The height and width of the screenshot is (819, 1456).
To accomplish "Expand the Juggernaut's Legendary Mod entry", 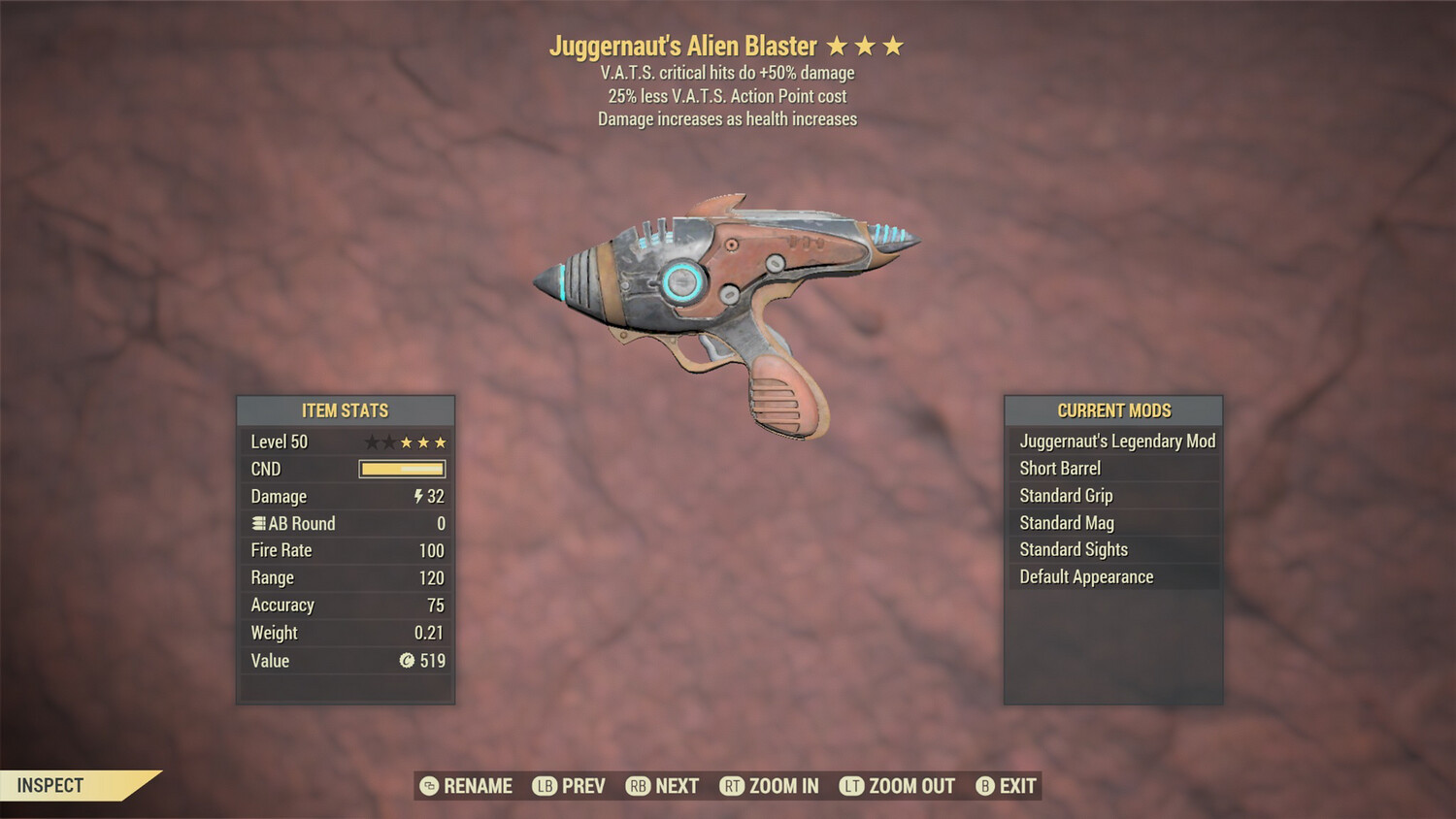I will click(1116, 441).
